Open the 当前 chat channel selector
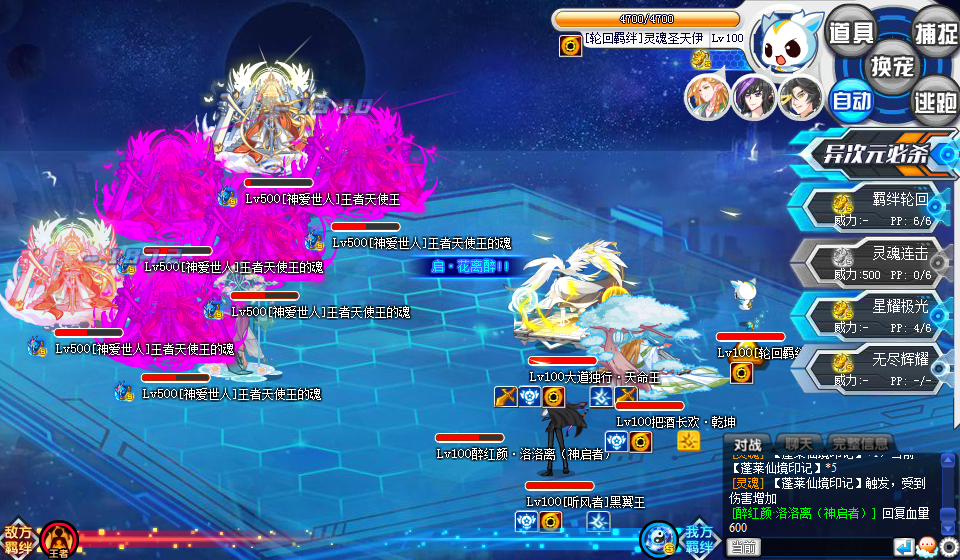This screenshot has height=560, width=960. [x=743, y=547]
